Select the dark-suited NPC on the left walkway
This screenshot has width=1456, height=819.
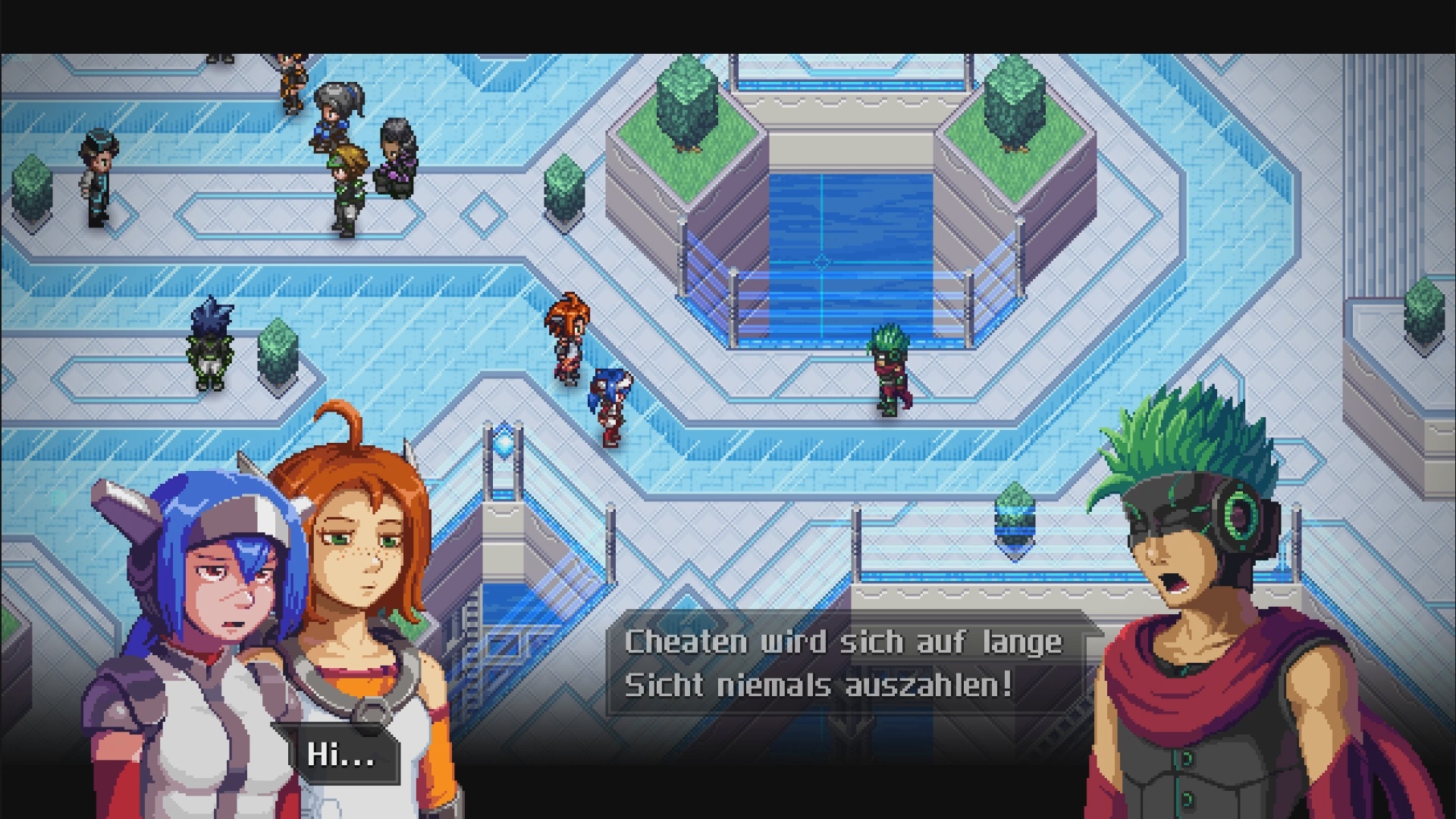click(x=96, y=178)
